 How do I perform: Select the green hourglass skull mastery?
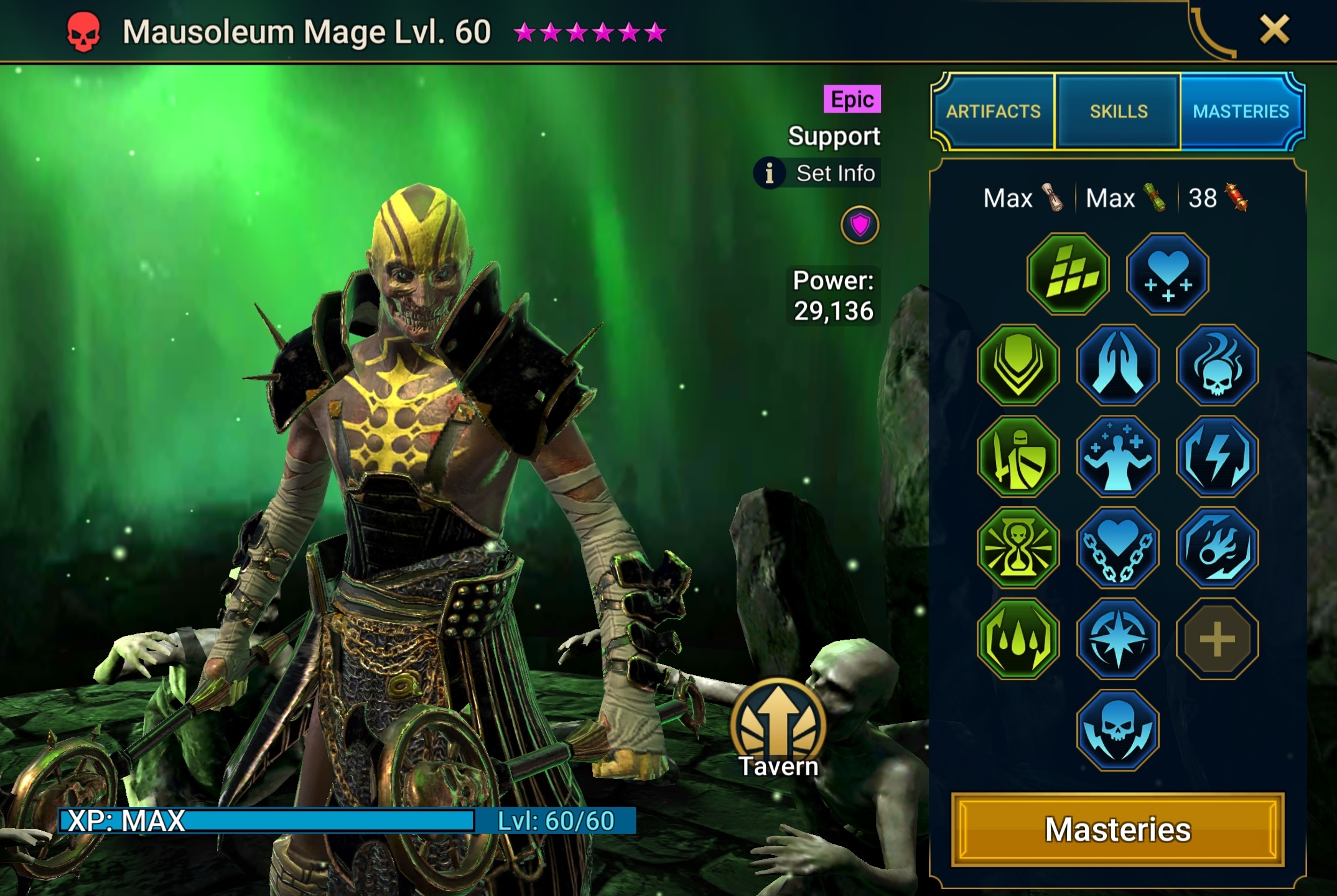(x=1018, y=547)
